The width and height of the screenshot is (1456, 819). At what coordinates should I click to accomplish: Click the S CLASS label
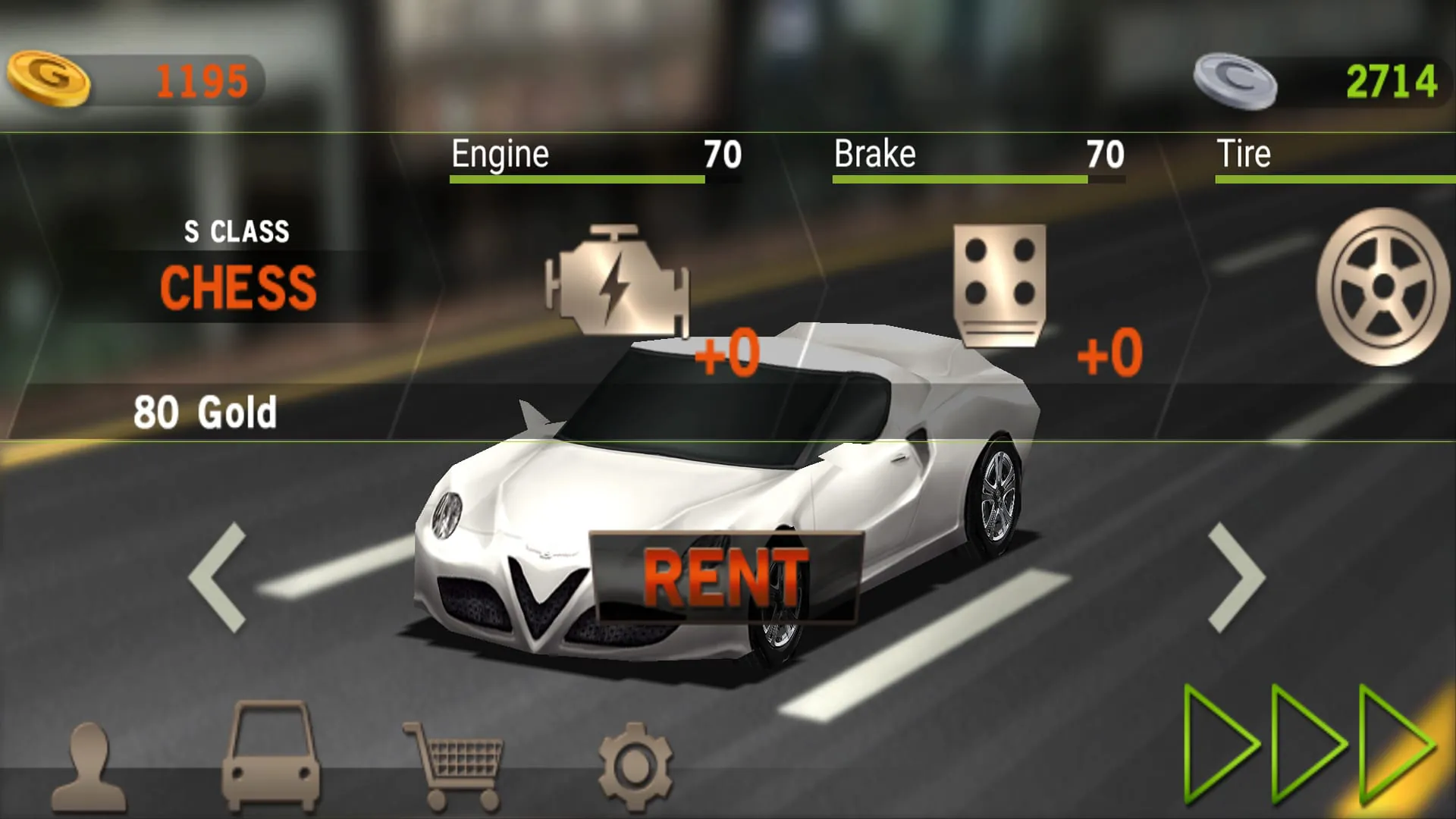click(x=237, y=231)
